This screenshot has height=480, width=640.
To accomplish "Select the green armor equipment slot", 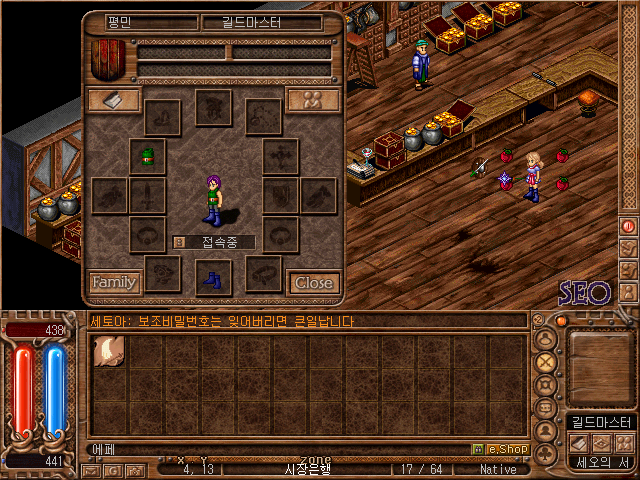I will 148,156.
